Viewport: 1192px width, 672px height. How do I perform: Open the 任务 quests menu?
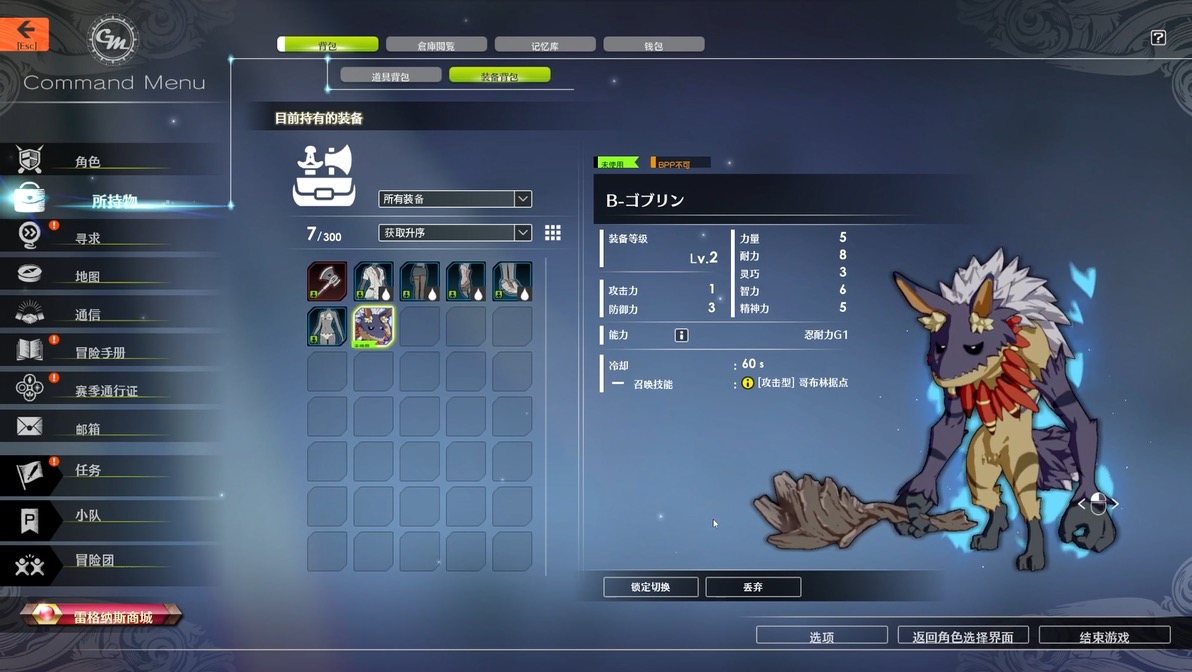coord(88,470)
